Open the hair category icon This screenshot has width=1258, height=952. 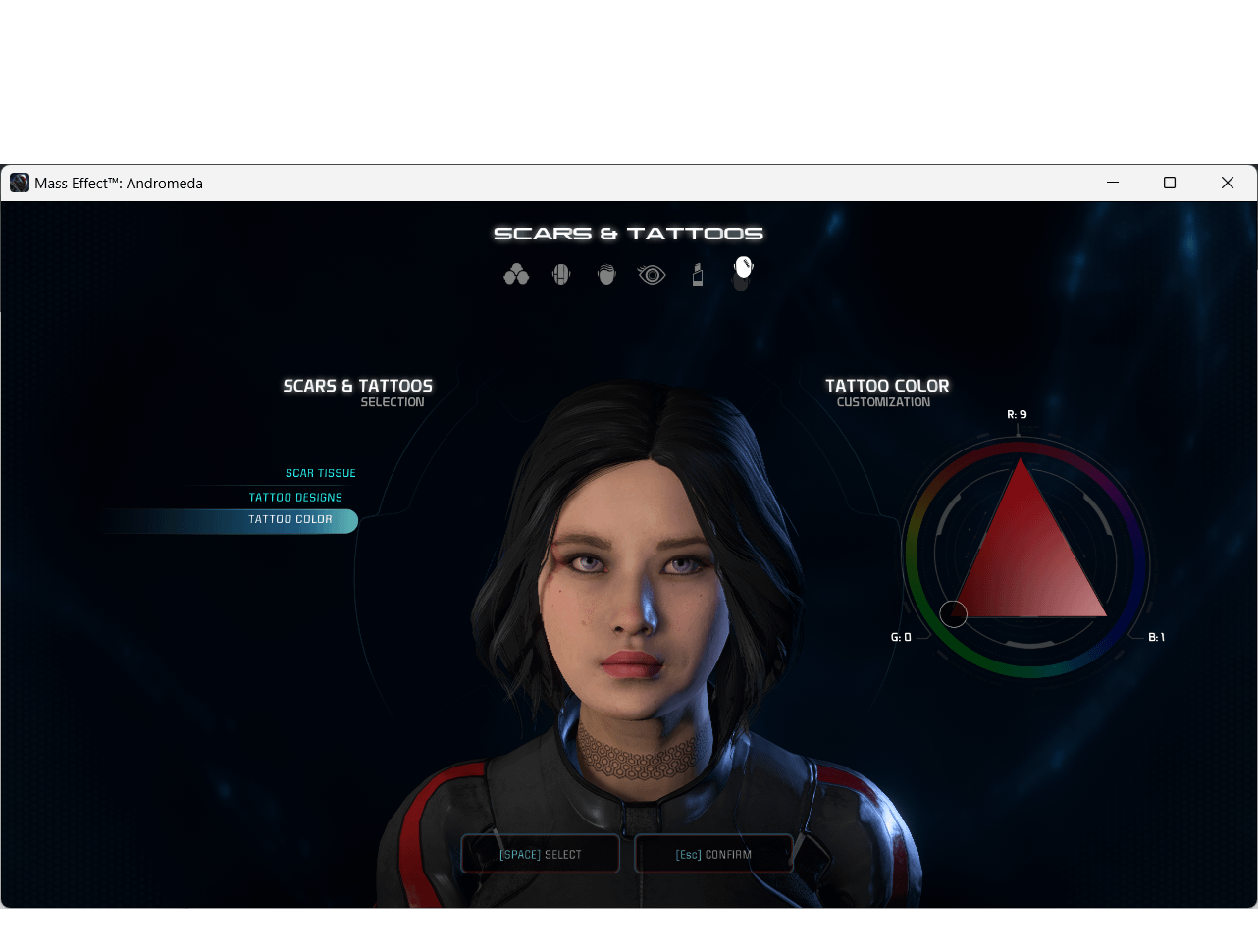coord(606,275)
